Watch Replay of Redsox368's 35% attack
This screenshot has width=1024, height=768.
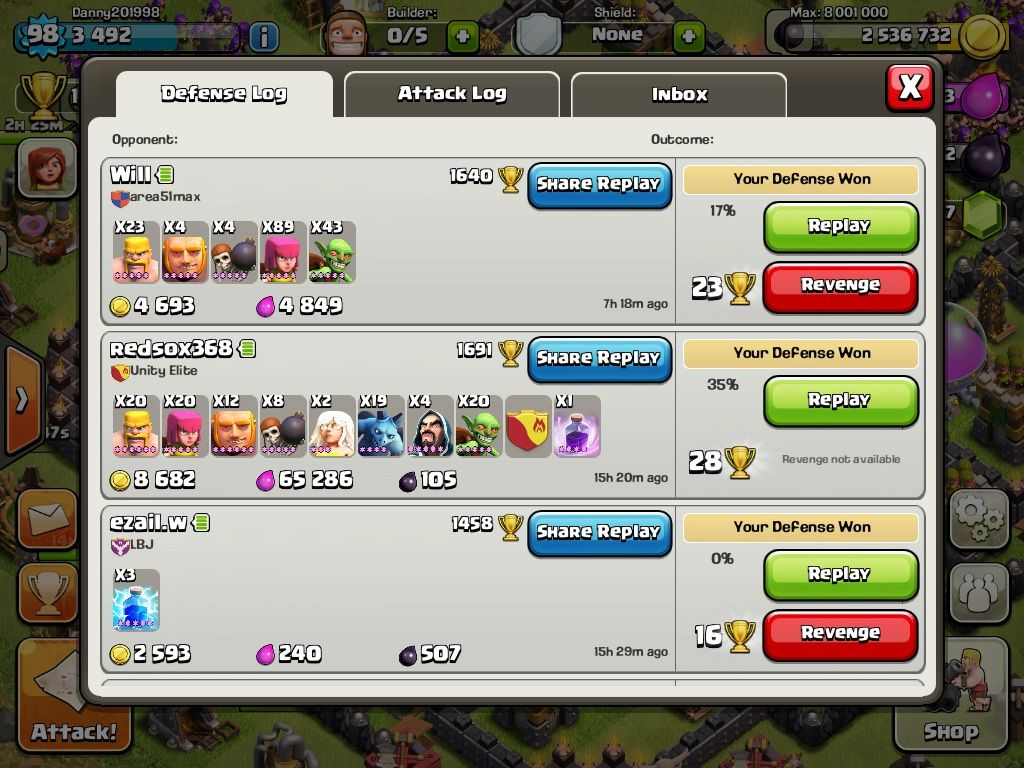(x=840, y=401)
